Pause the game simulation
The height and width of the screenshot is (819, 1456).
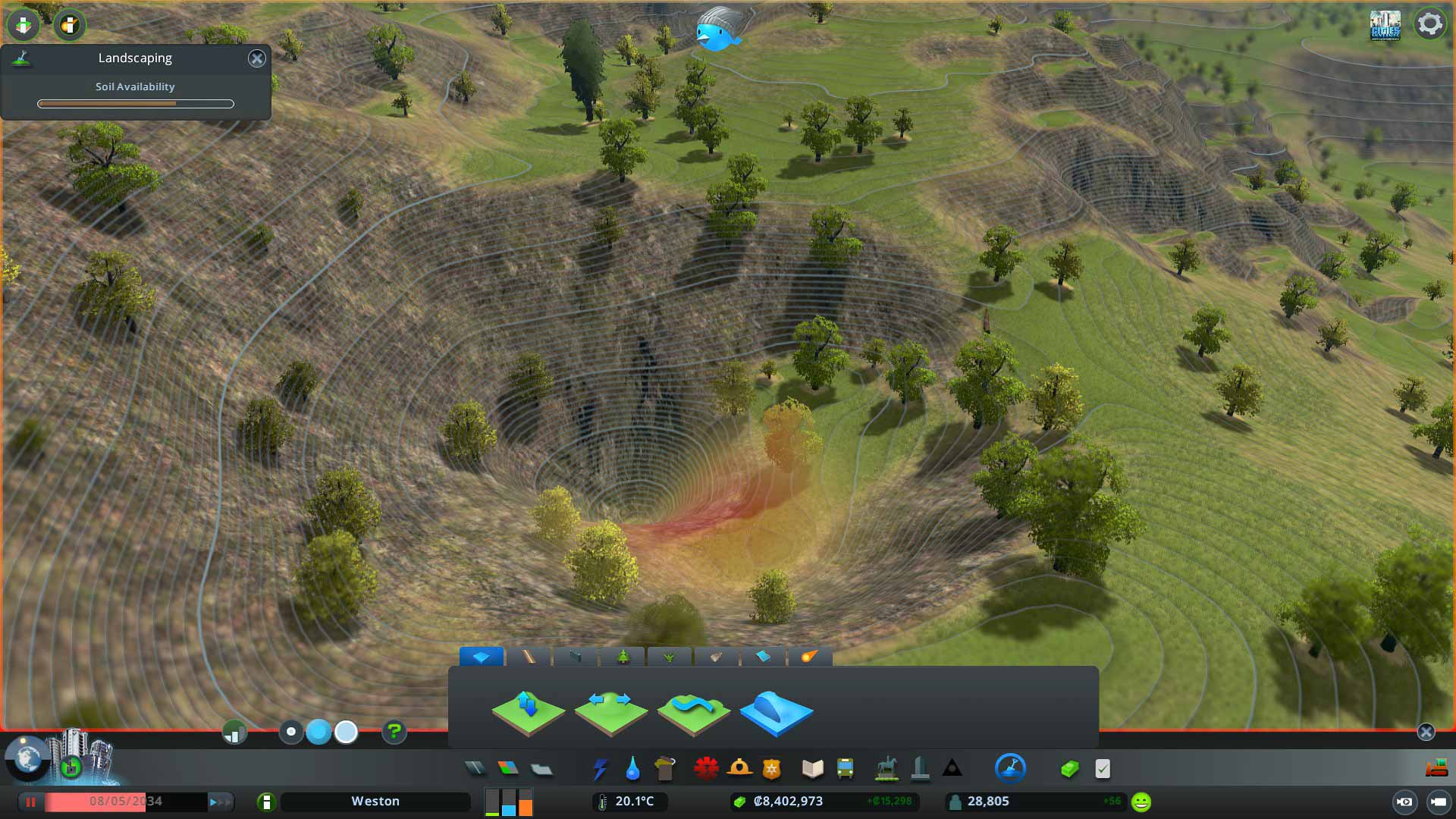[30, 802]
